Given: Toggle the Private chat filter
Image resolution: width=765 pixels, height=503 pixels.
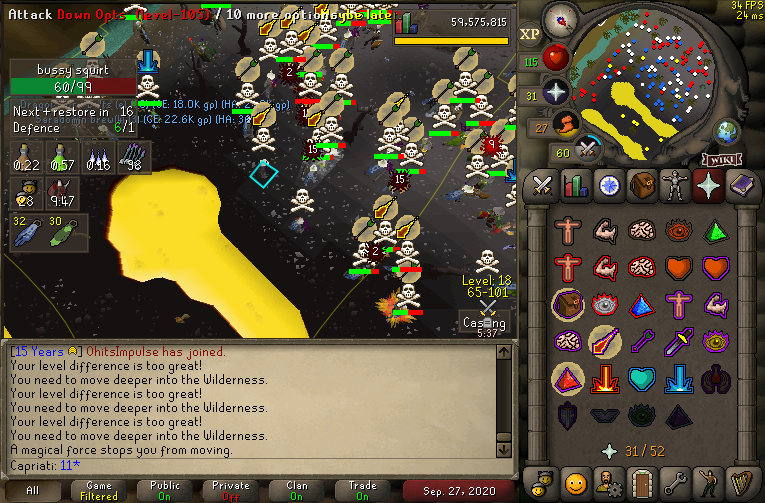Looking at the screenshot, I should (231, 491).
